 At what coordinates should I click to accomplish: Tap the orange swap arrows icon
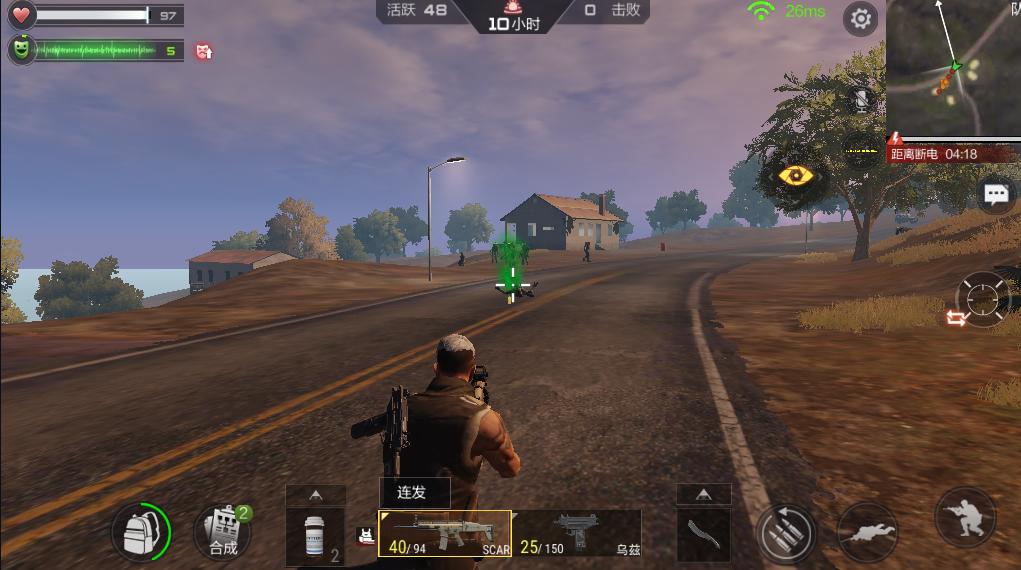(956, 318)
